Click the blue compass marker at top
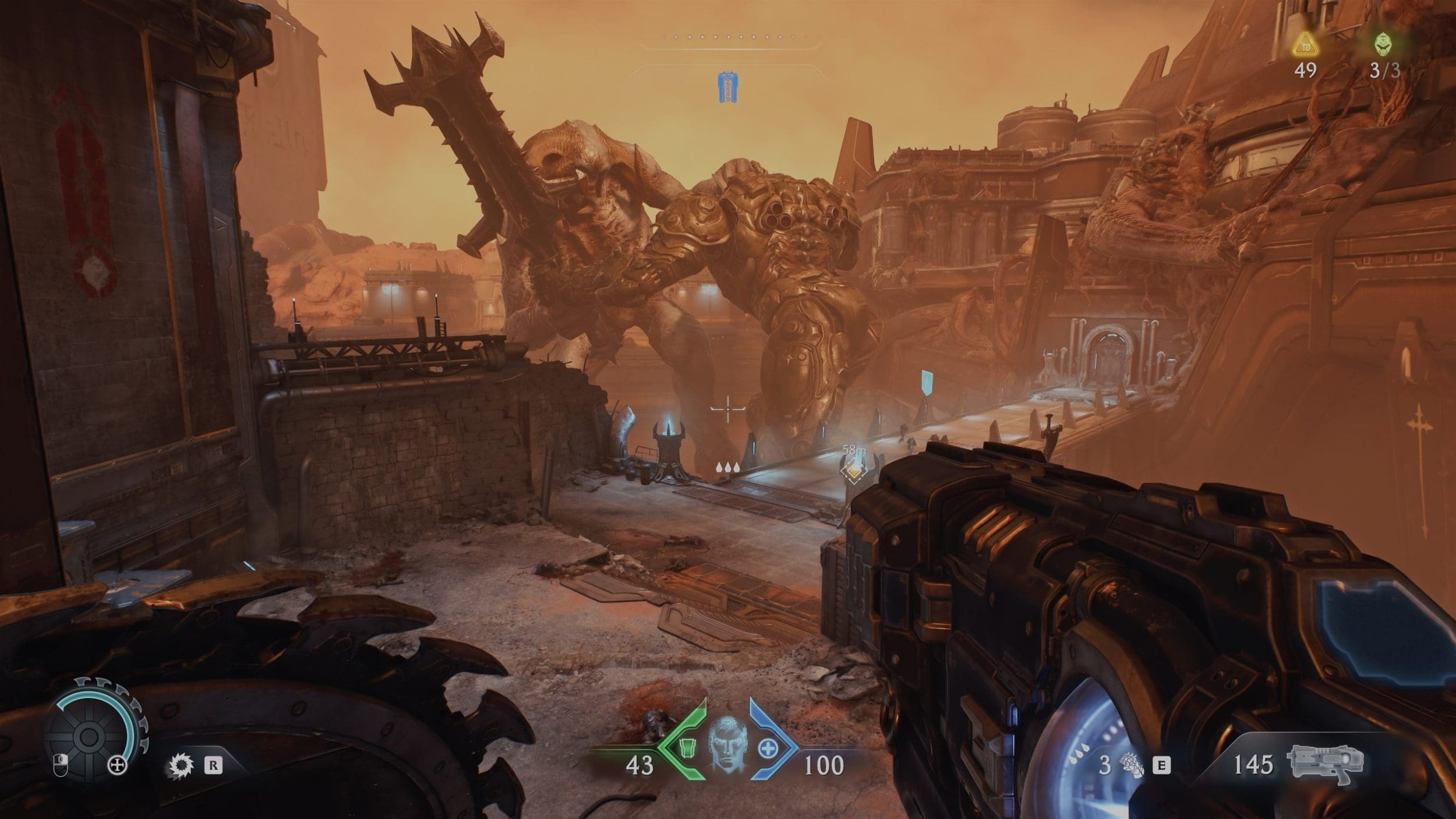 tap(725, 89)
